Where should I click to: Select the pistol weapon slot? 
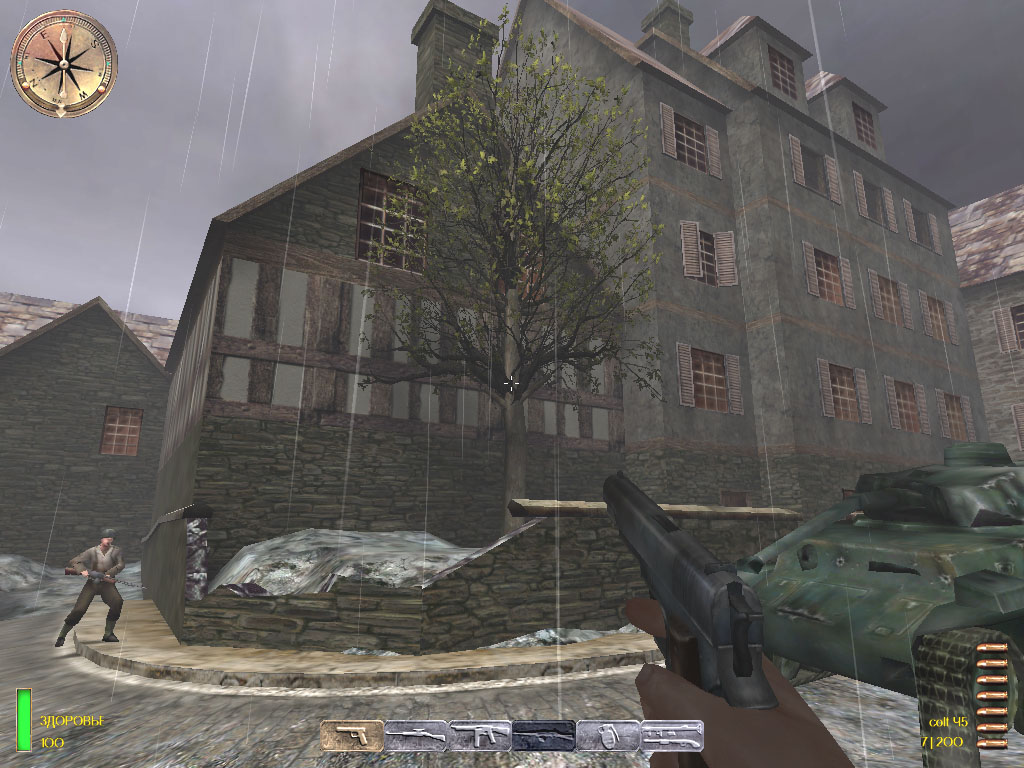click(352, 736)
